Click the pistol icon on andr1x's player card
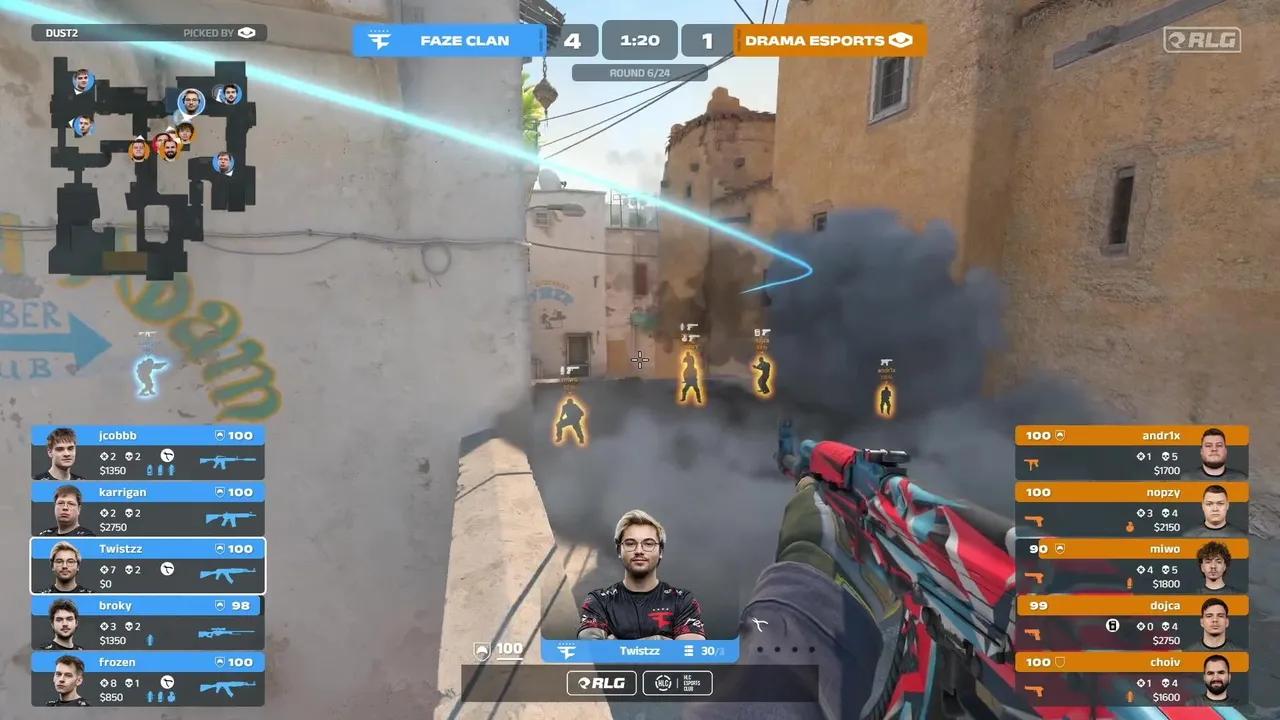The width and height of the screenshot is (1280, 720). [x=1033, y=462]
